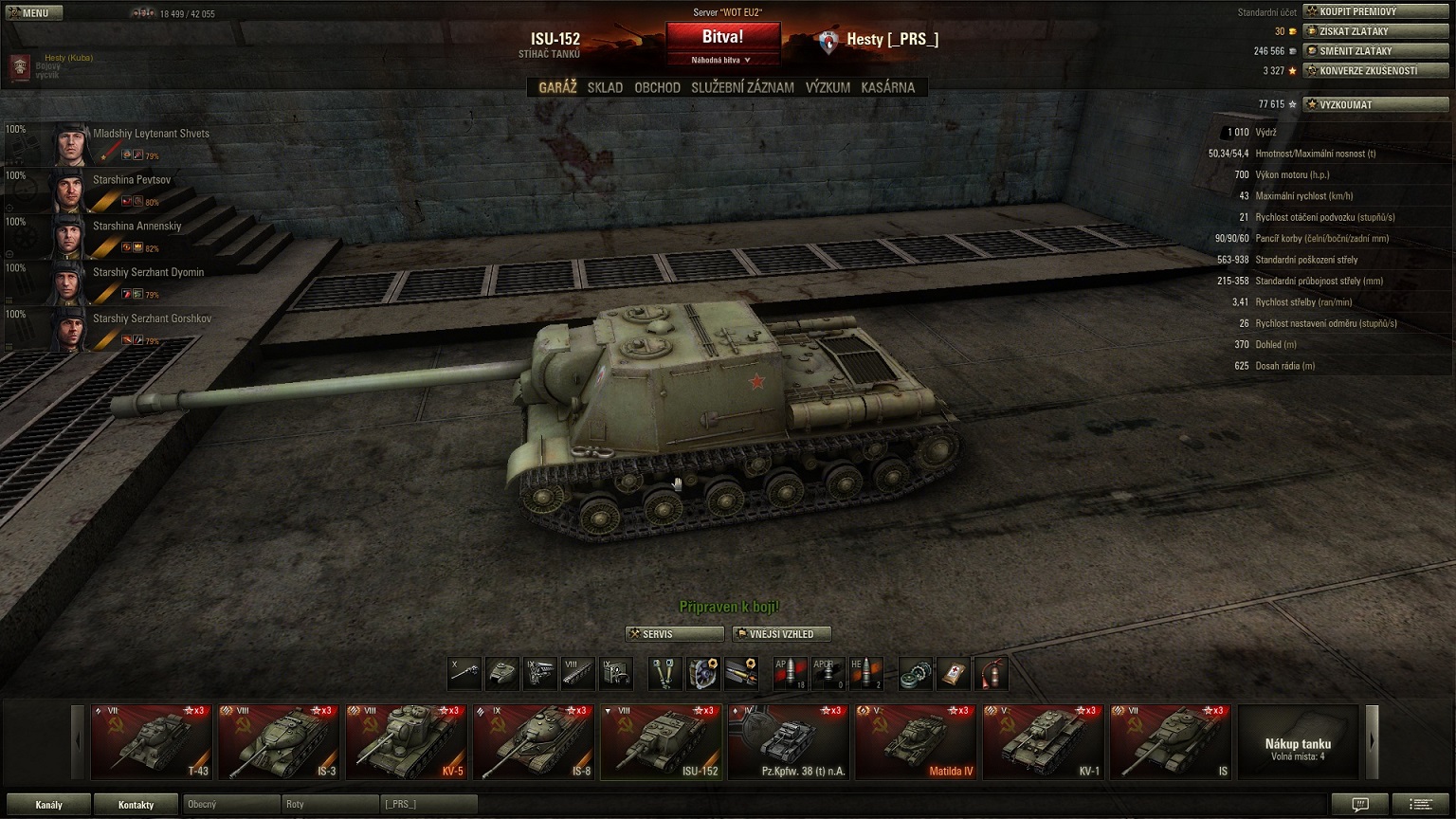Screen dimensions: 1456x819
Task: Click the KONVERZE ZKUŠENOSTÍ button
Action: [x=1375, y=71]
